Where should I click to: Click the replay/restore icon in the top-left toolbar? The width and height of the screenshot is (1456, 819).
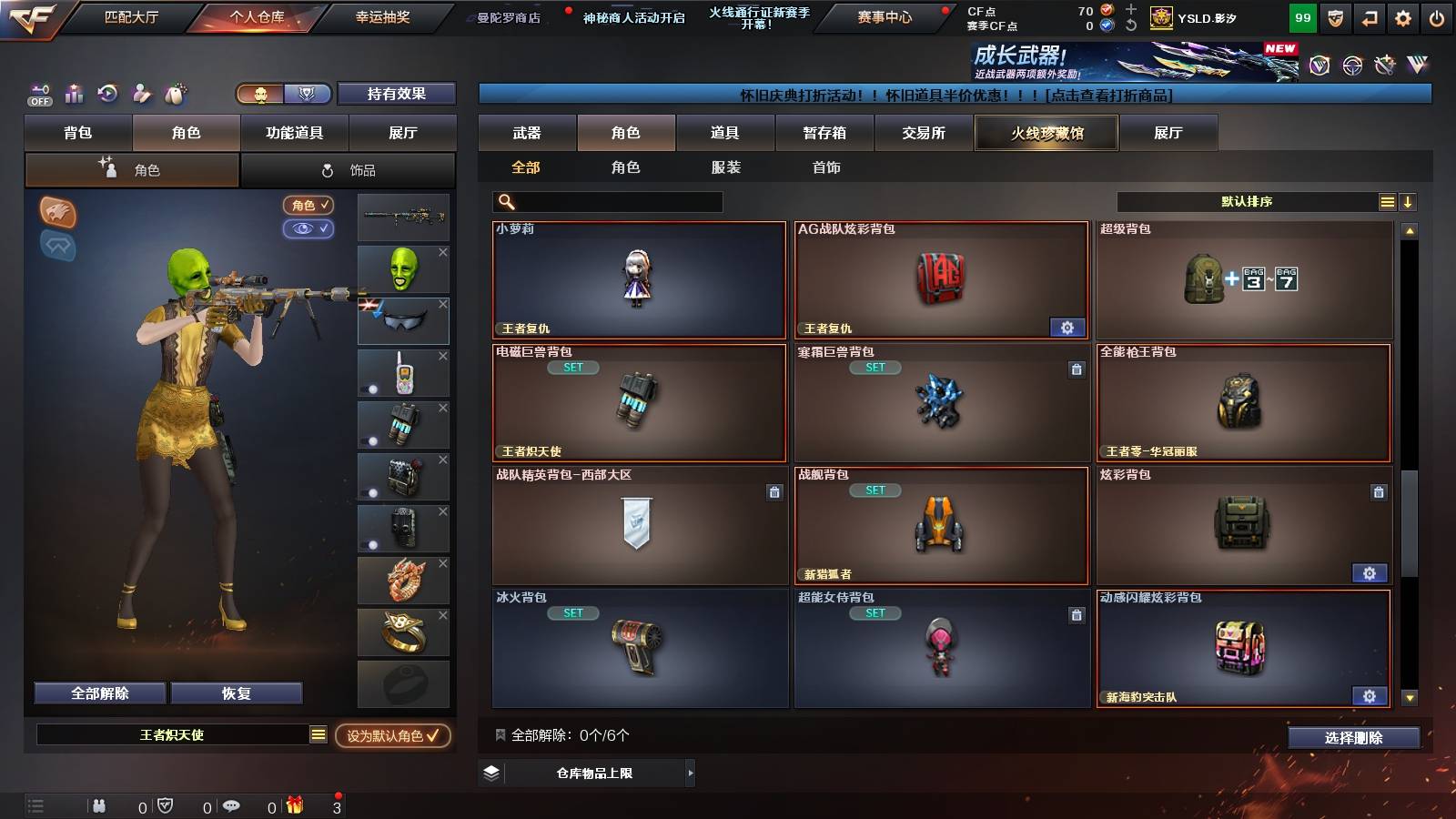click(x=107, y=93)
